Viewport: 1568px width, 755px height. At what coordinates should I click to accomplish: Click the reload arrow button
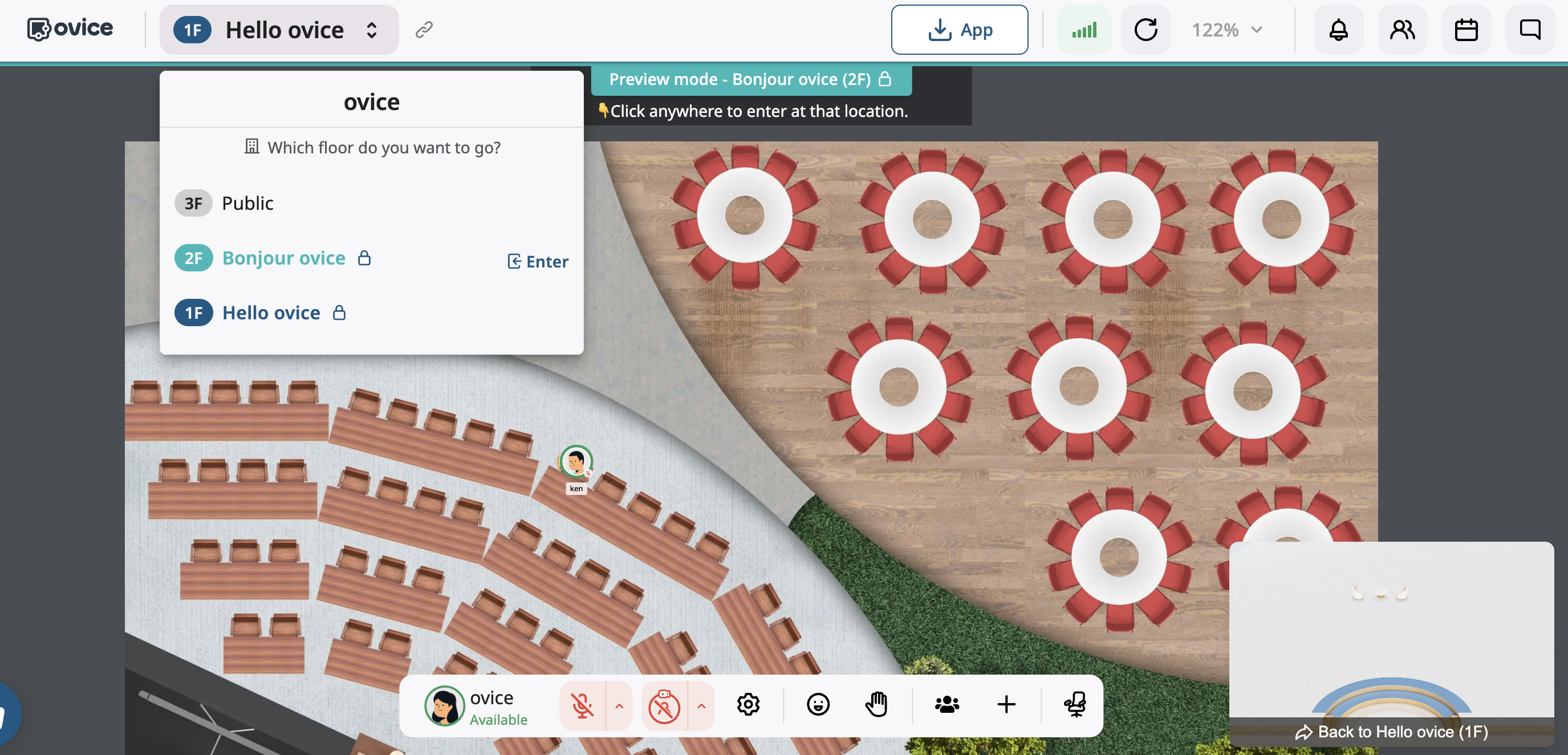tap(1145, 30)
